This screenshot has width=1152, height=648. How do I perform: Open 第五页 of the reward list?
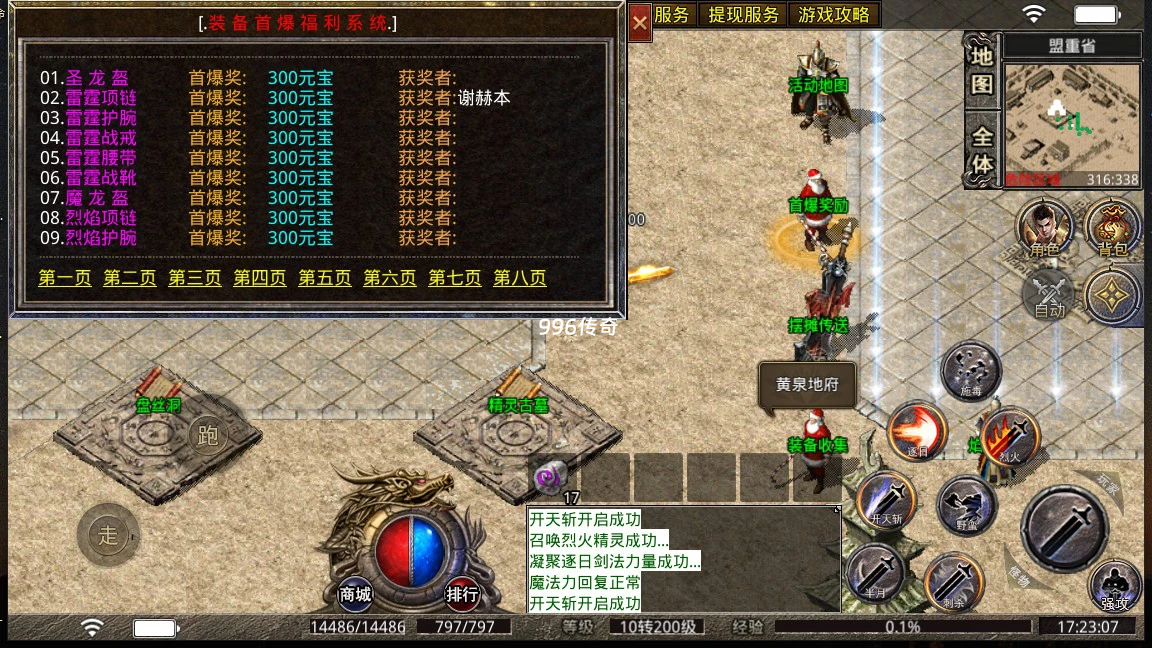point(325,278)
